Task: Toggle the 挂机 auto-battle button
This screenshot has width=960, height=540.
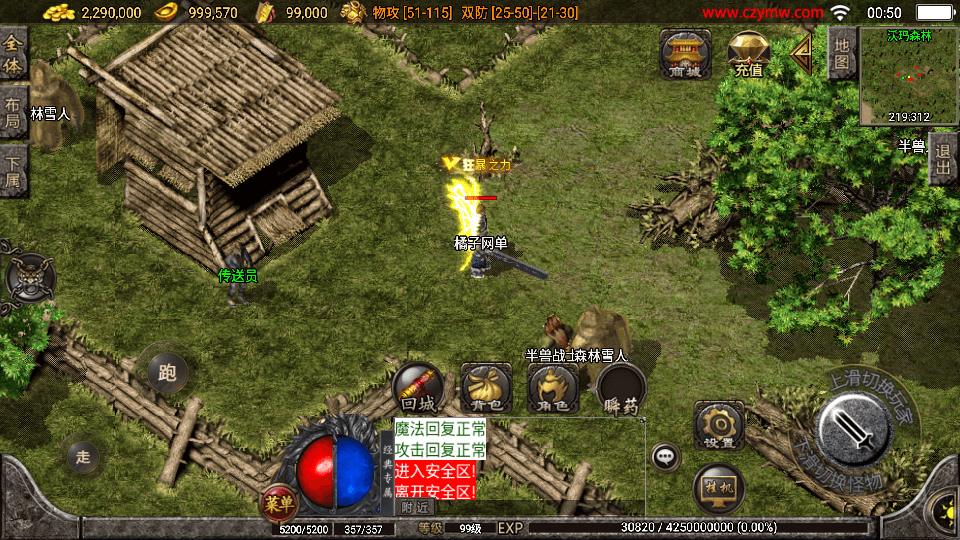Action: (x=718, y=489)
